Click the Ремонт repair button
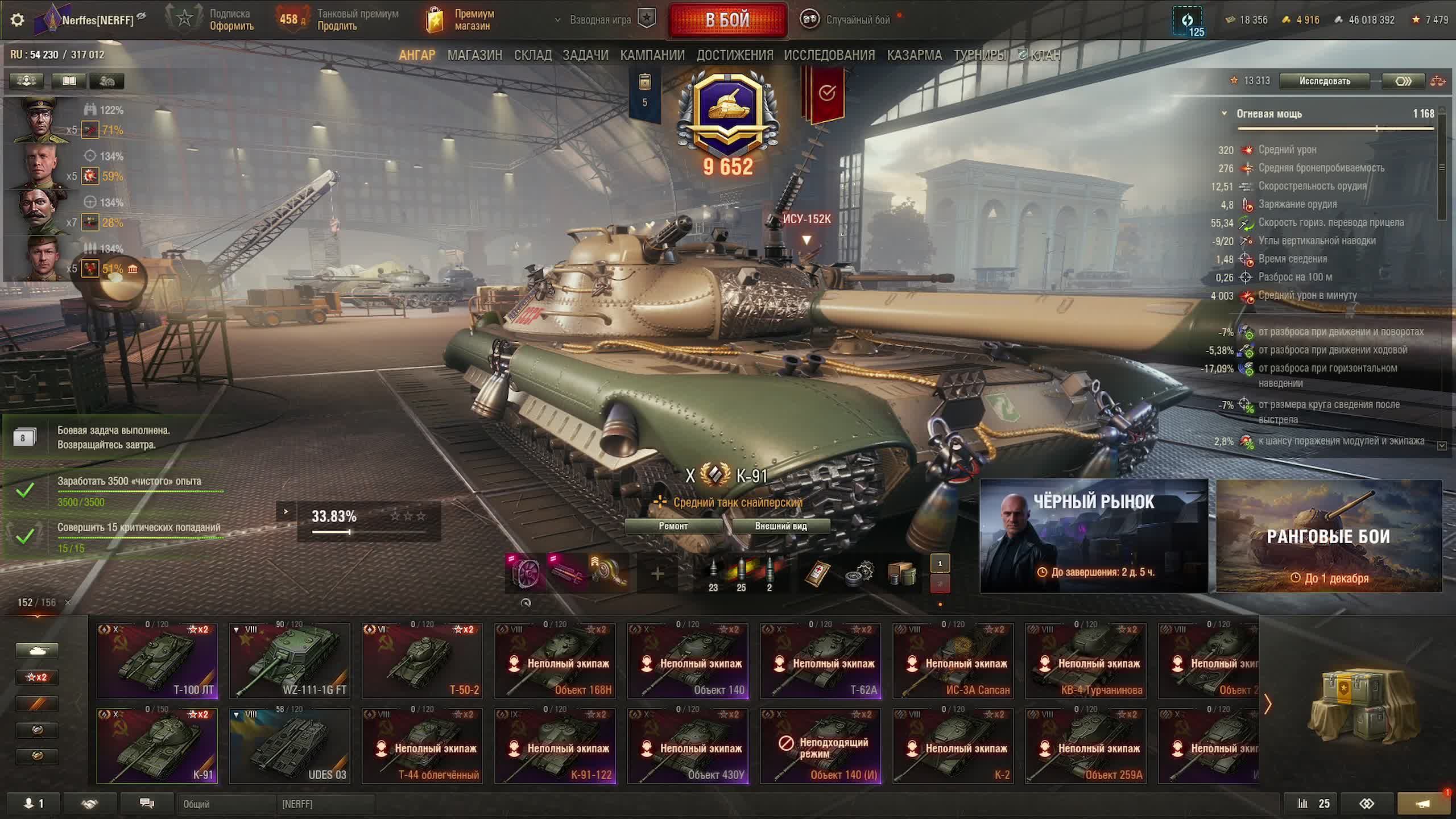 [673, 526]
